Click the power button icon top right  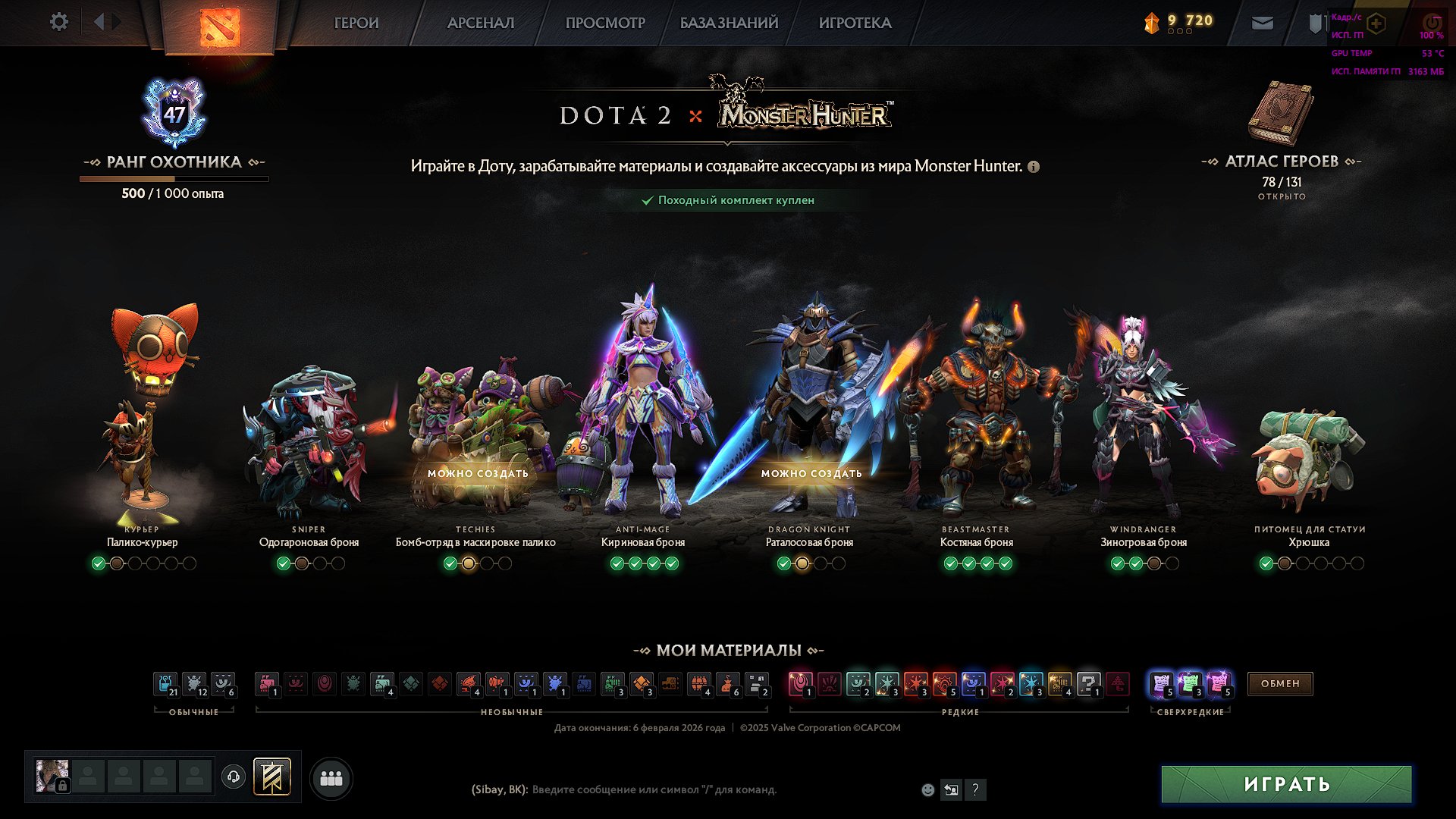click(x=1433, y=23)
